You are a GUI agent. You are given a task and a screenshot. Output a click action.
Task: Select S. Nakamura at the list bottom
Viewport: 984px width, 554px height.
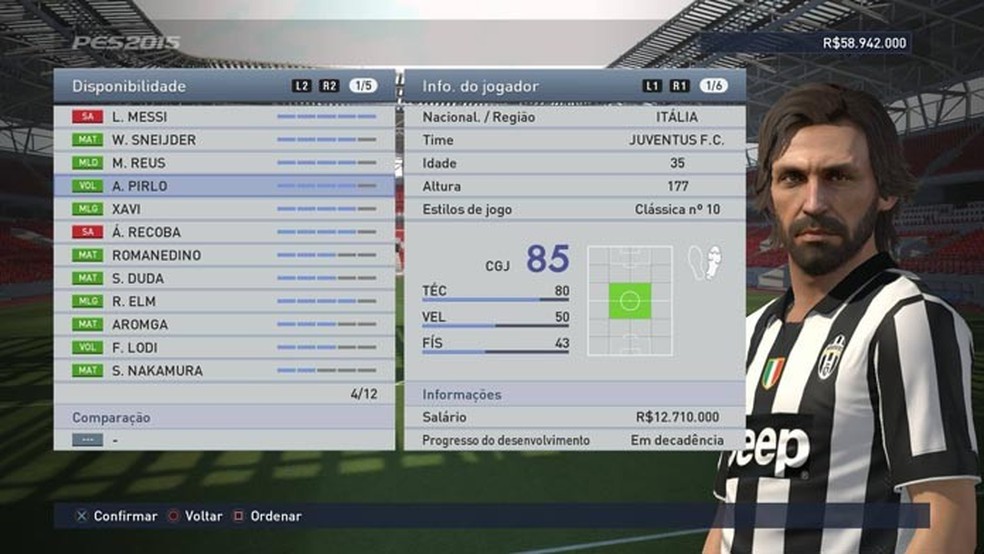225,370
